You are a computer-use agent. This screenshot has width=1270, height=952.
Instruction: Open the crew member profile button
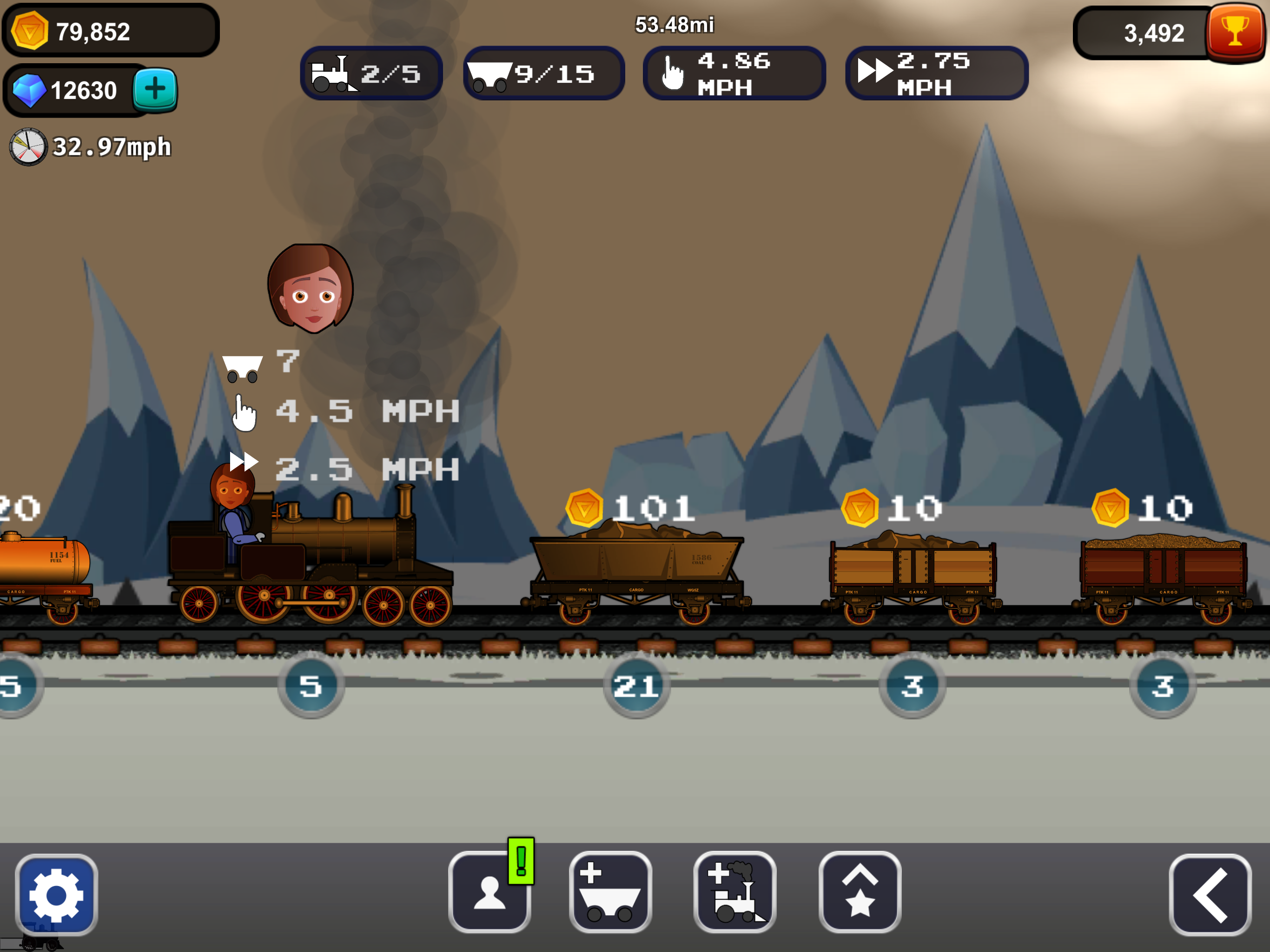(x=489, y=892)
